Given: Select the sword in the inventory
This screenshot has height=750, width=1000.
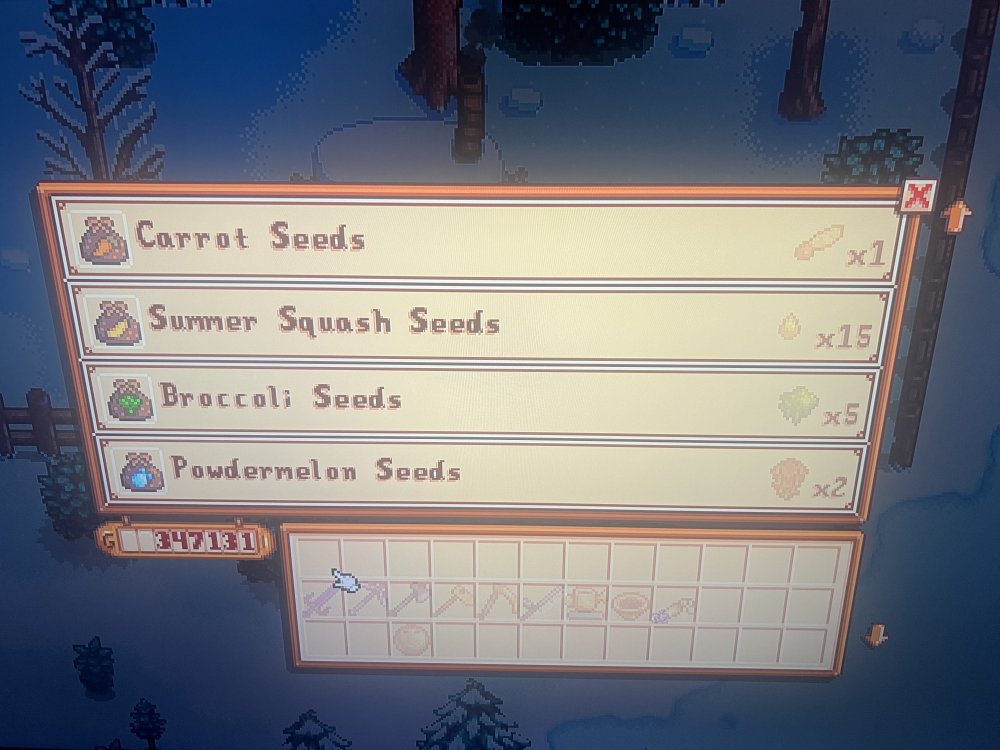Looking at the screenshot, I should pos(321,603).
